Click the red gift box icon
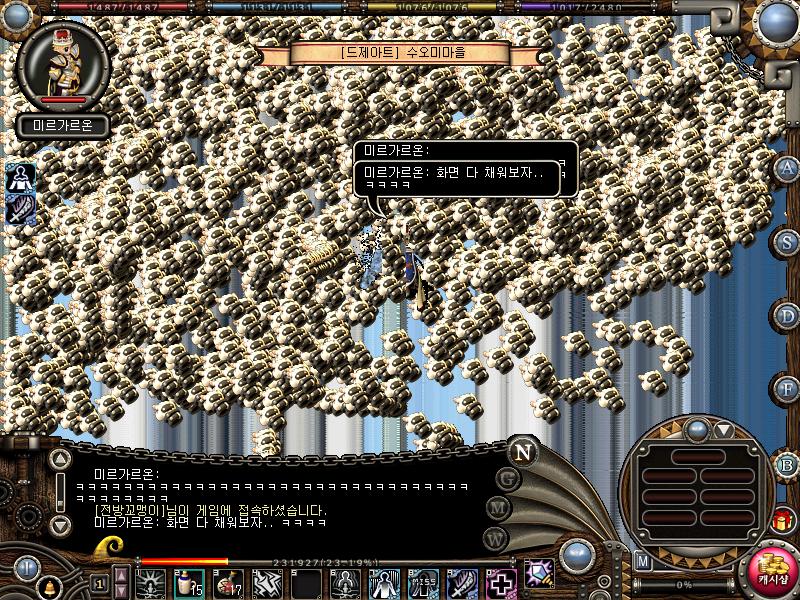The image size is (800, 600). (x=781, y=521)
